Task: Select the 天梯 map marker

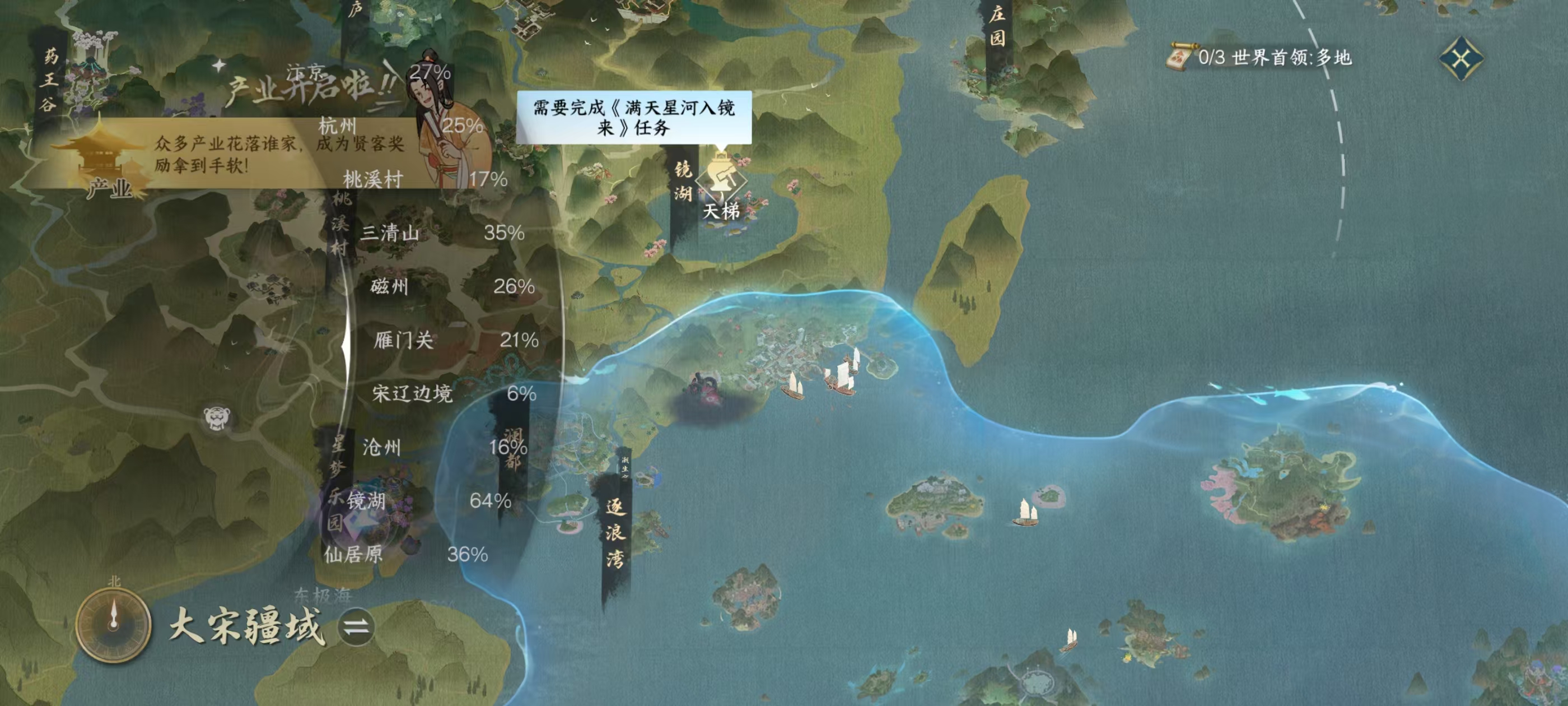Action: pyautogui.click(x=721, y=188)
